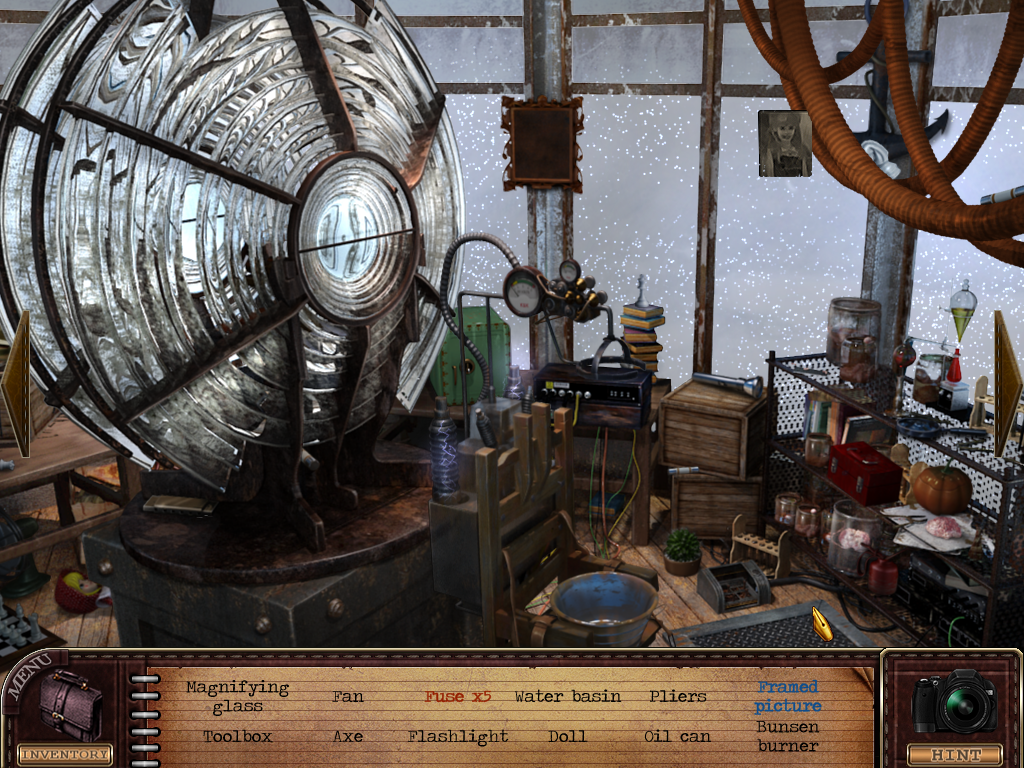Select the Fuse x5 list entry

[x=458, y=696]
